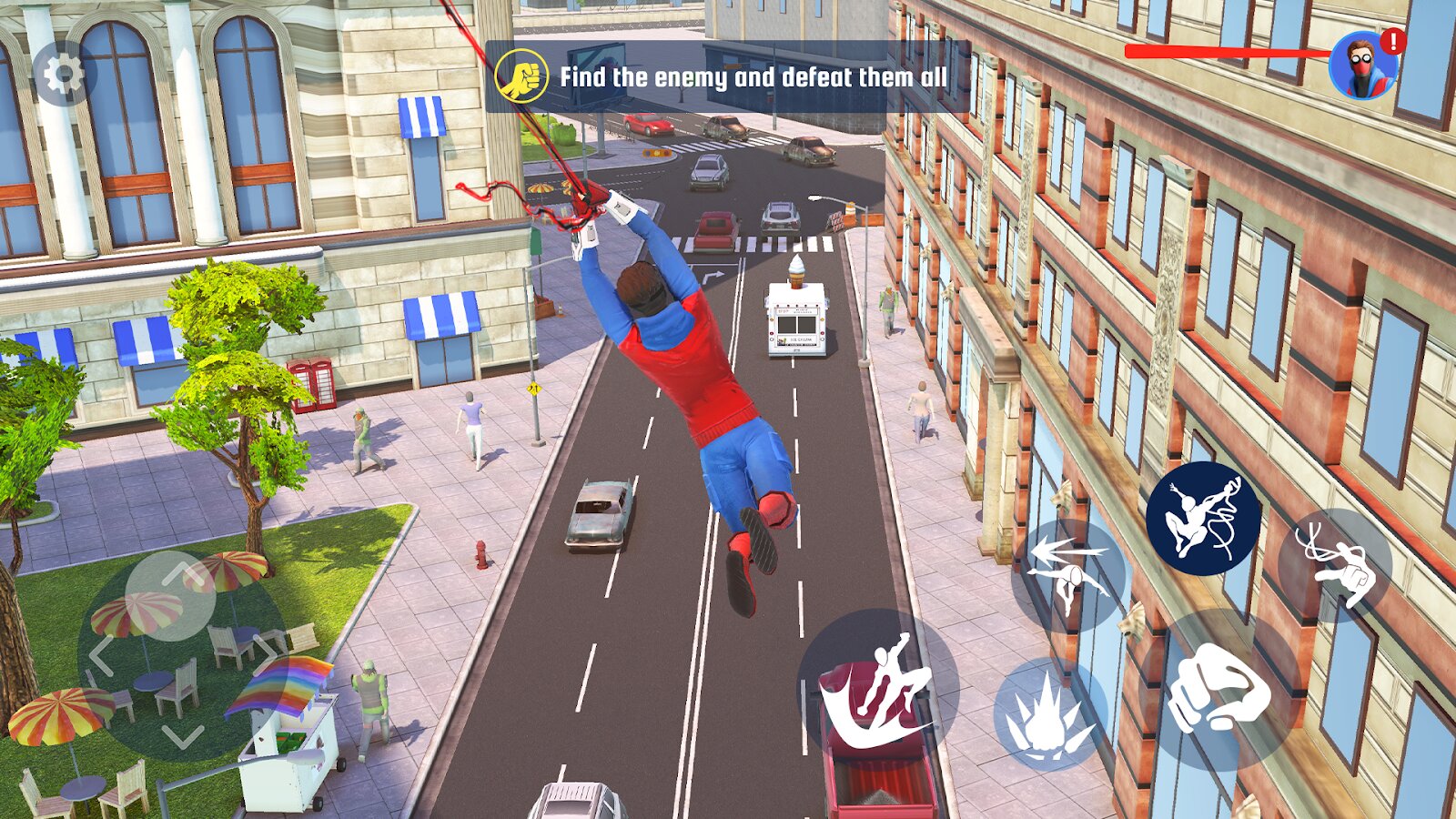Image resolution: width=1456 pixels, height=819 pixels.
Task: Click the hero portrait with alert badge
Action: (x=1362, y=66)
